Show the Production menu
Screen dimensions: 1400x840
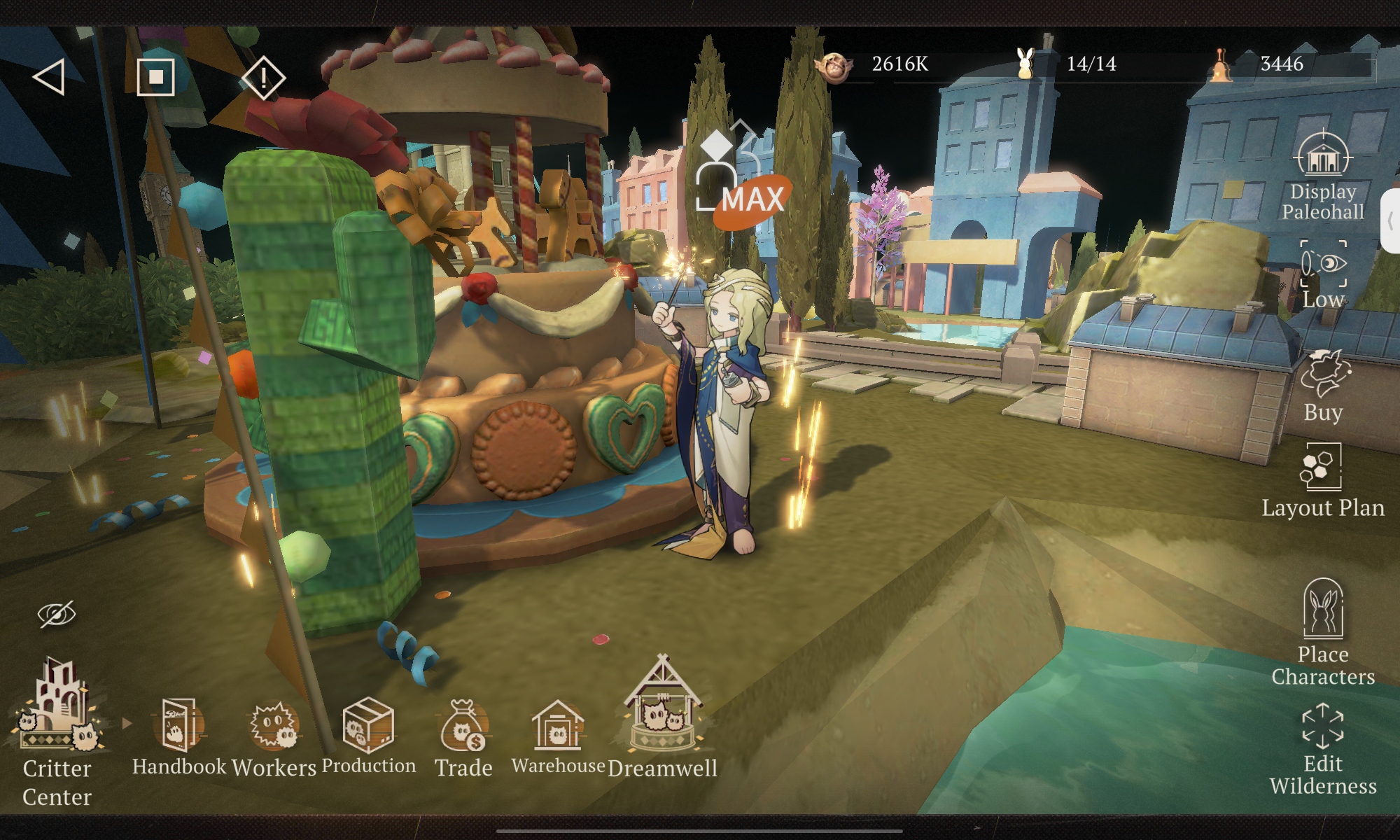(x=368, y=736)
